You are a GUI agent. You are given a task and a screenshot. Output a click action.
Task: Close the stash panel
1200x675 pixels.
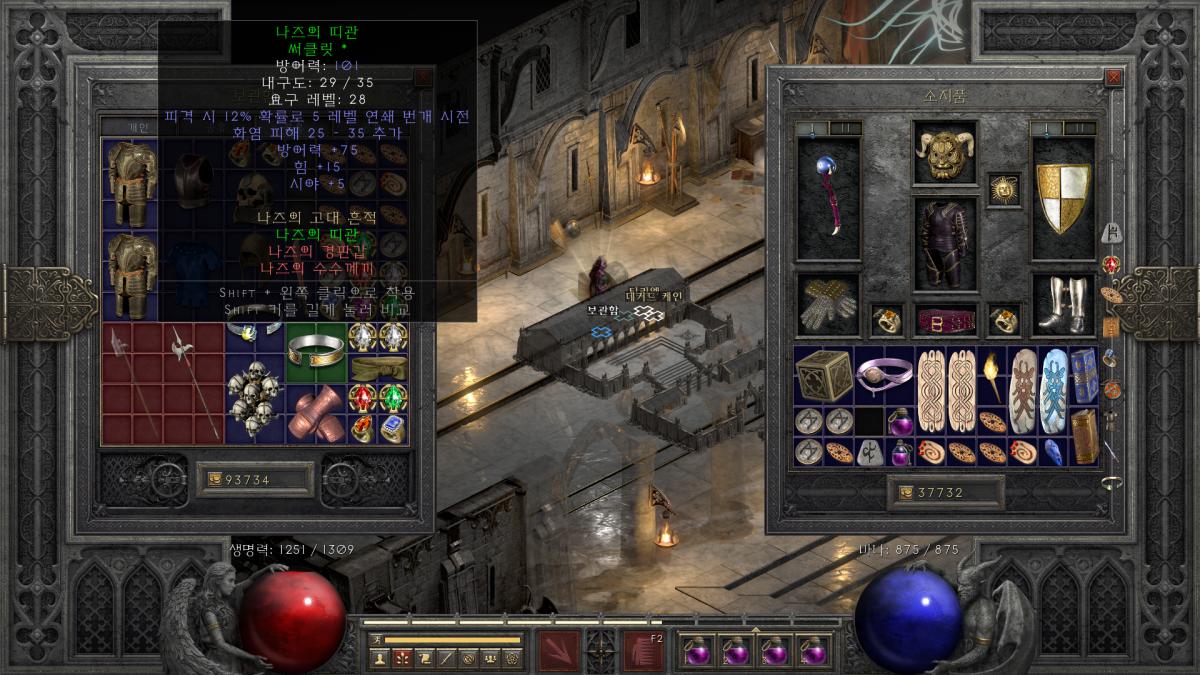[424, 77]
